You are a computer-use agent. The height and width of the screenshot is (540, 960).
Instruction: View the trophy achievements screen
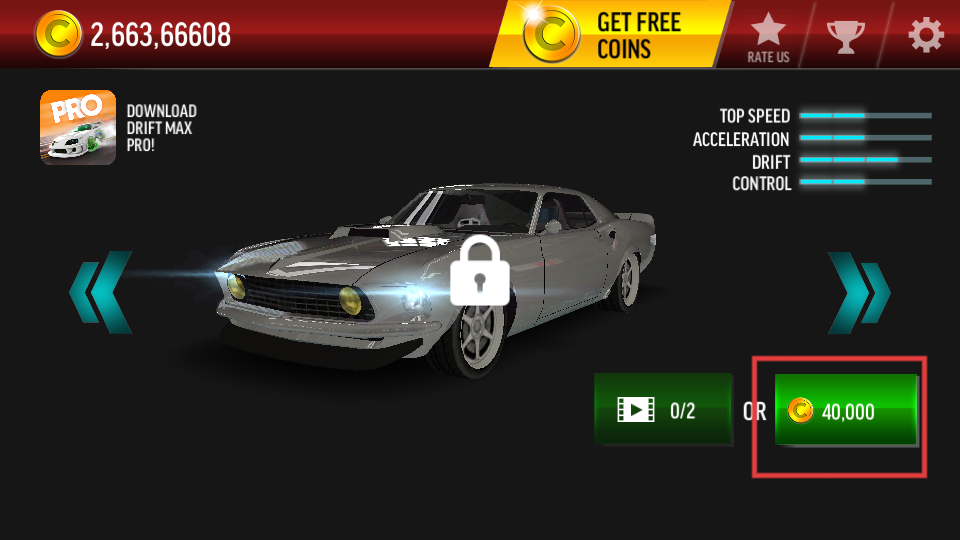point(846,36)
